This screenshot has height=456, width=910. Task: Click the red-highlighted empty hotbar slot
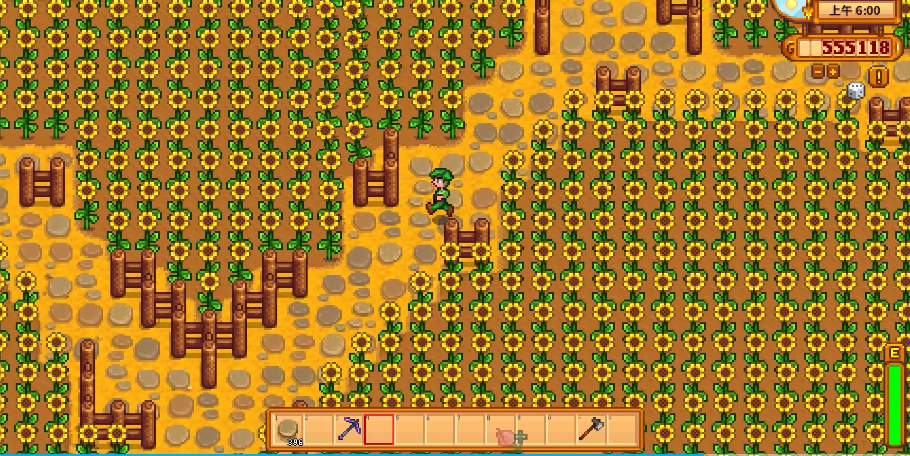click(x=379, y=430)
